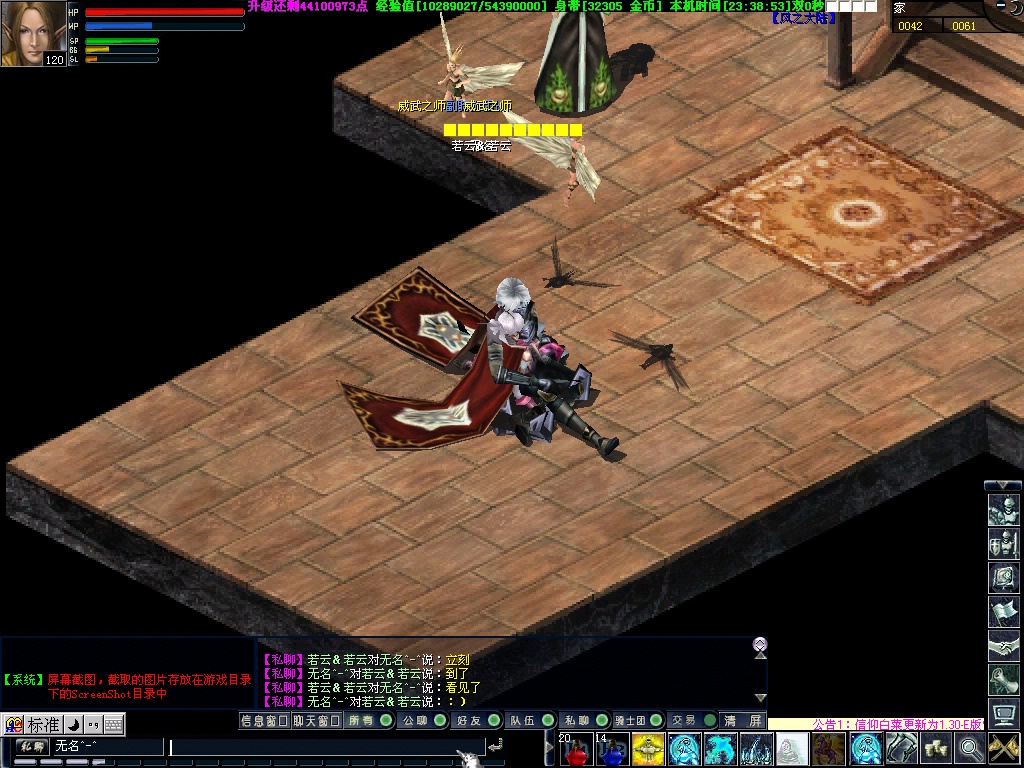The image size is (1024, 768).
Task: Clear the chat with 清屏 button
Action: (x=743, y=720)
